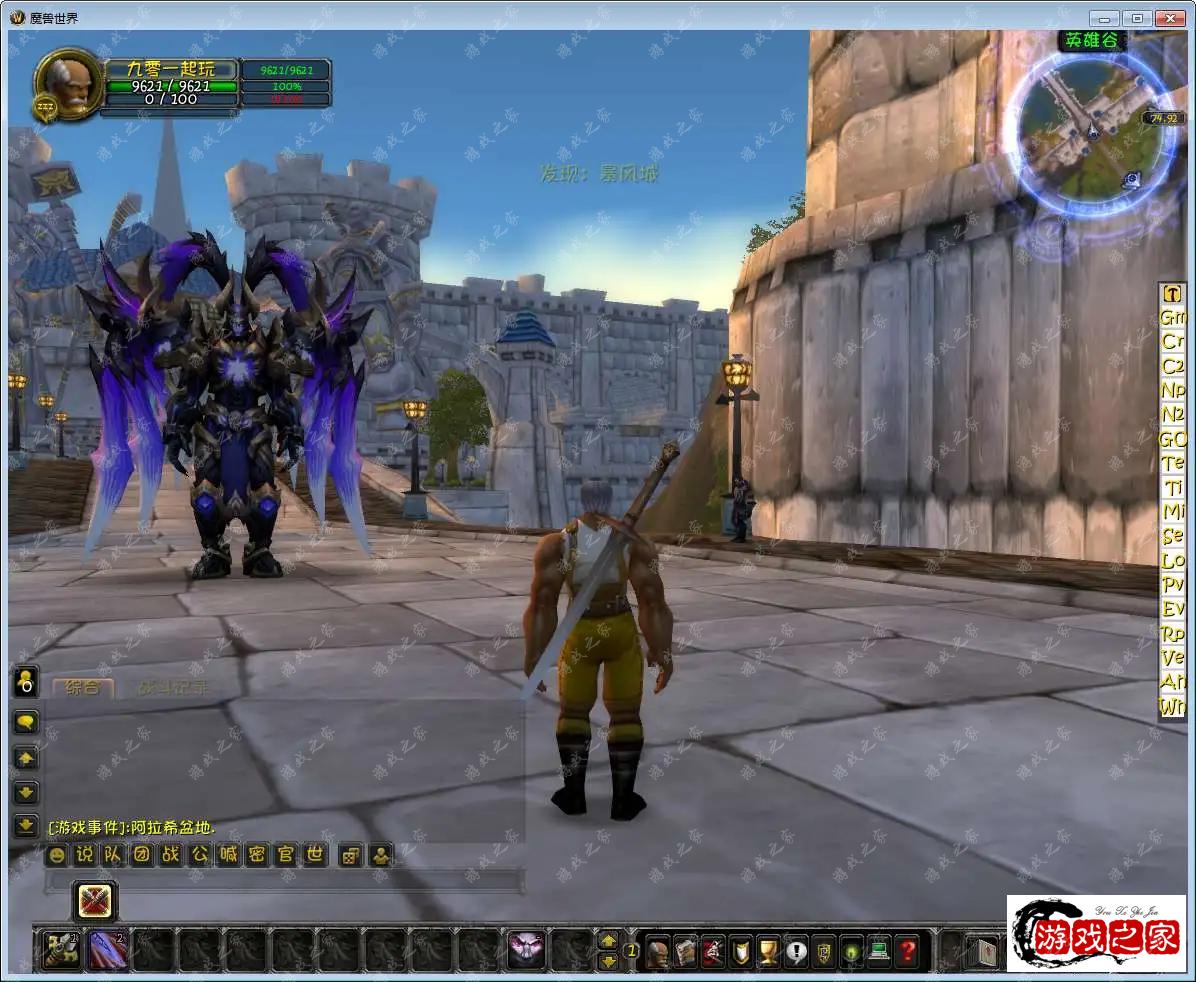Open the achievements trophy button
The width and height of the screenshot is (1196, 982).
768,950
